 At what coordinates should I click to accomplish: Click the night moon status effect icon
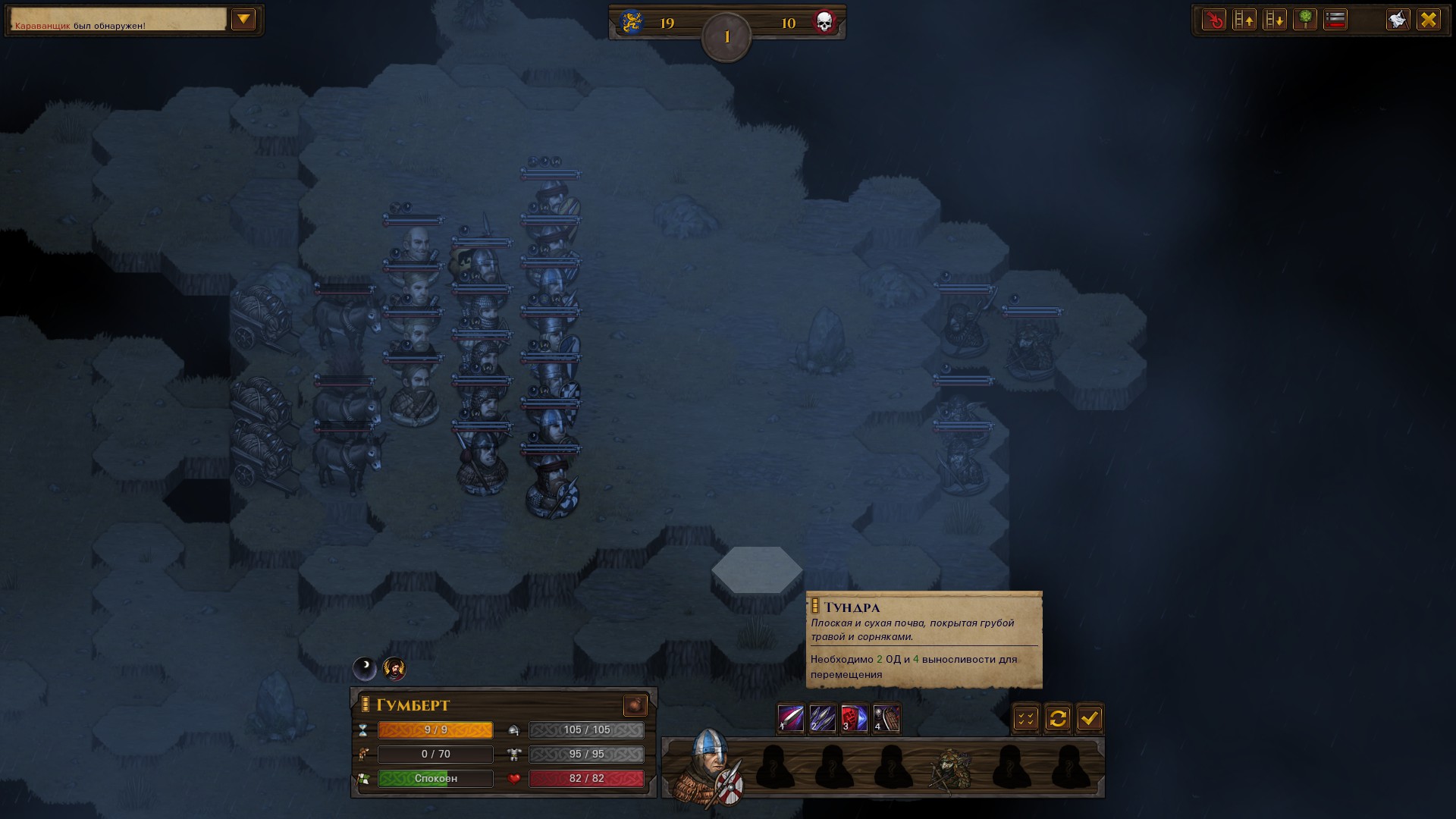coord(365,668)
